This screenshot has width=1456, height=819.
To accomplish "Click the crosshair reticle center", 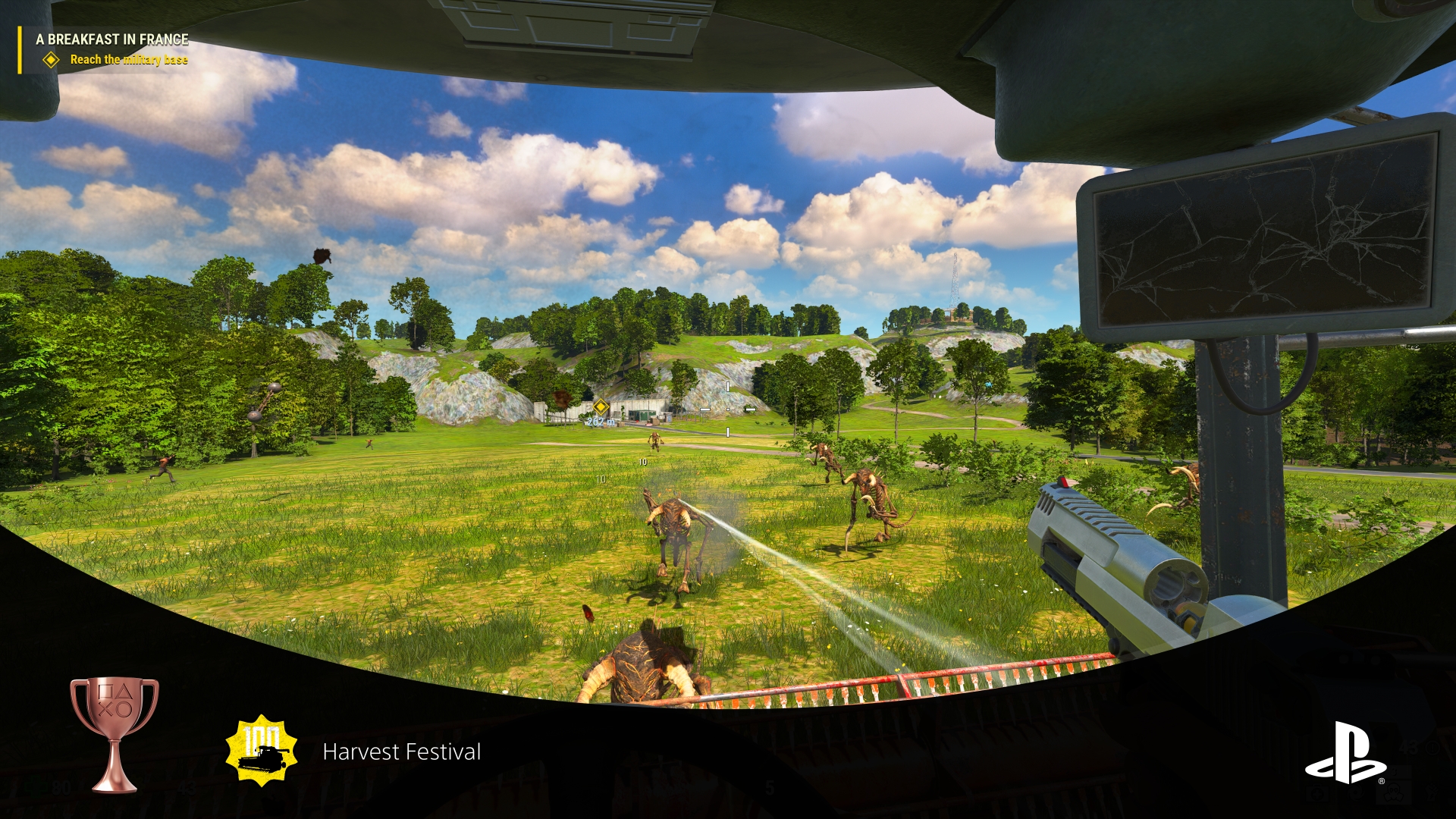I will 728,409.
